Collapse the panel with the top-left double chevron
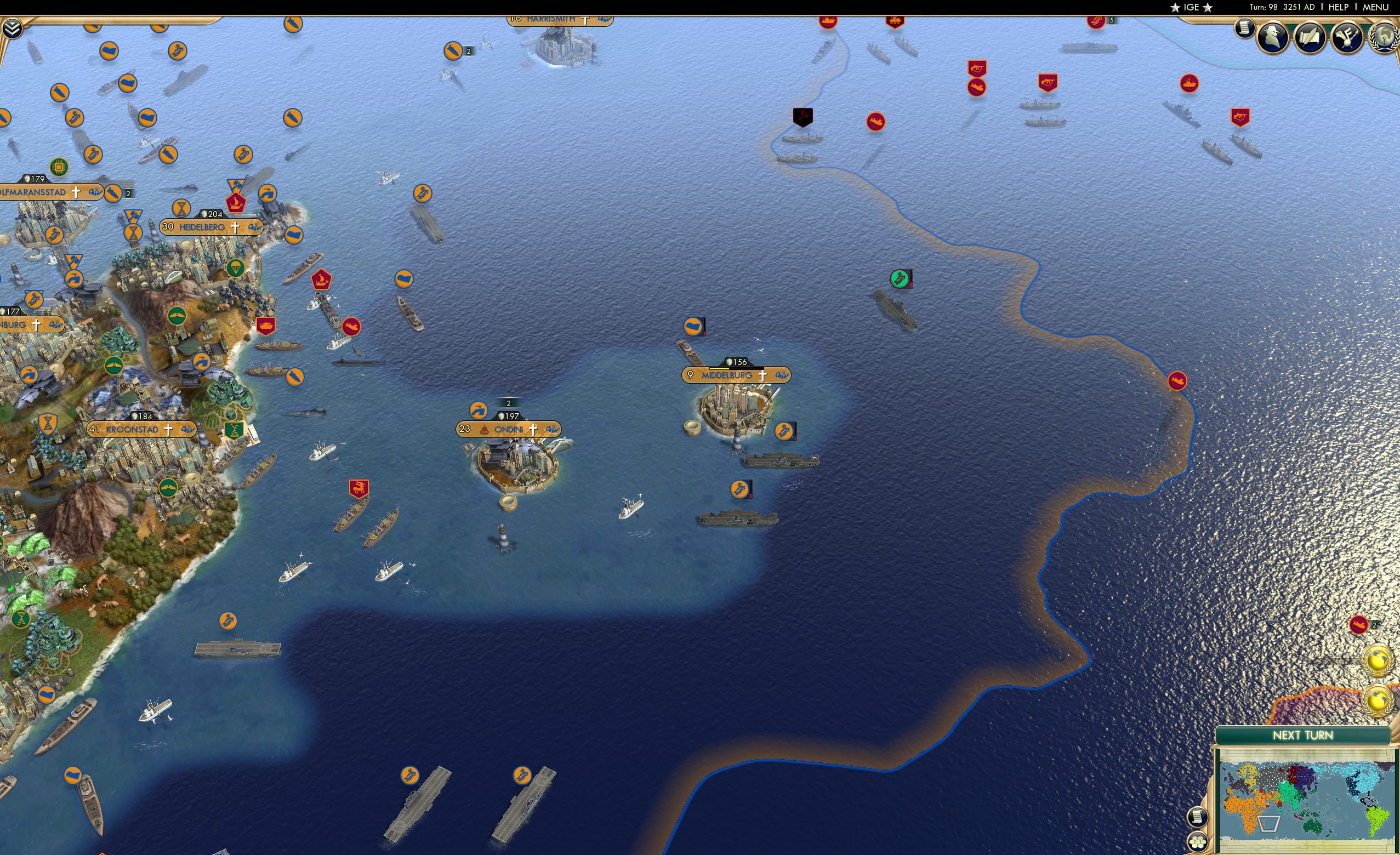 click(x=13, y=28)
